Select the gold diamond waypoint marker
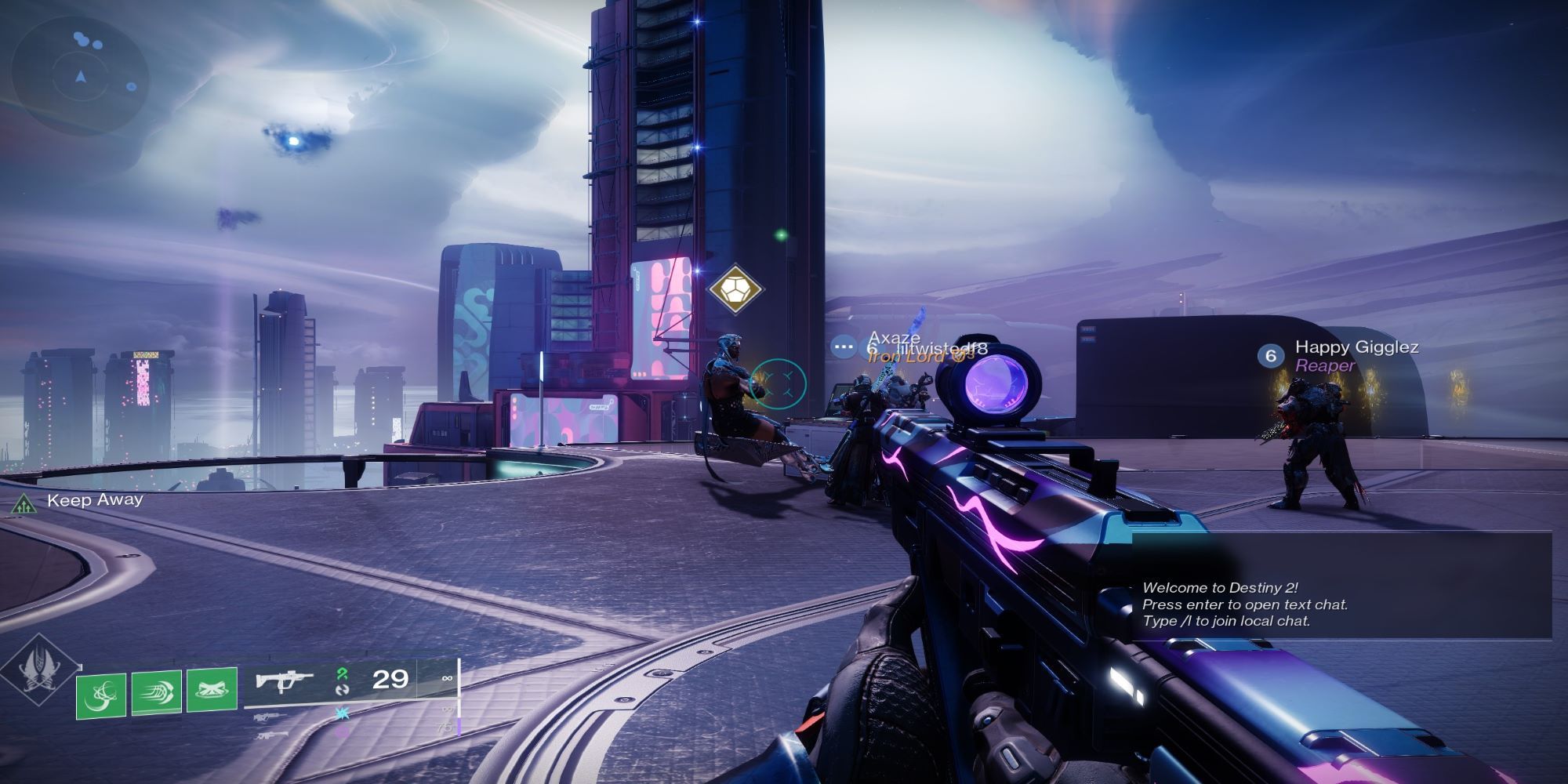 pos(735,289)
